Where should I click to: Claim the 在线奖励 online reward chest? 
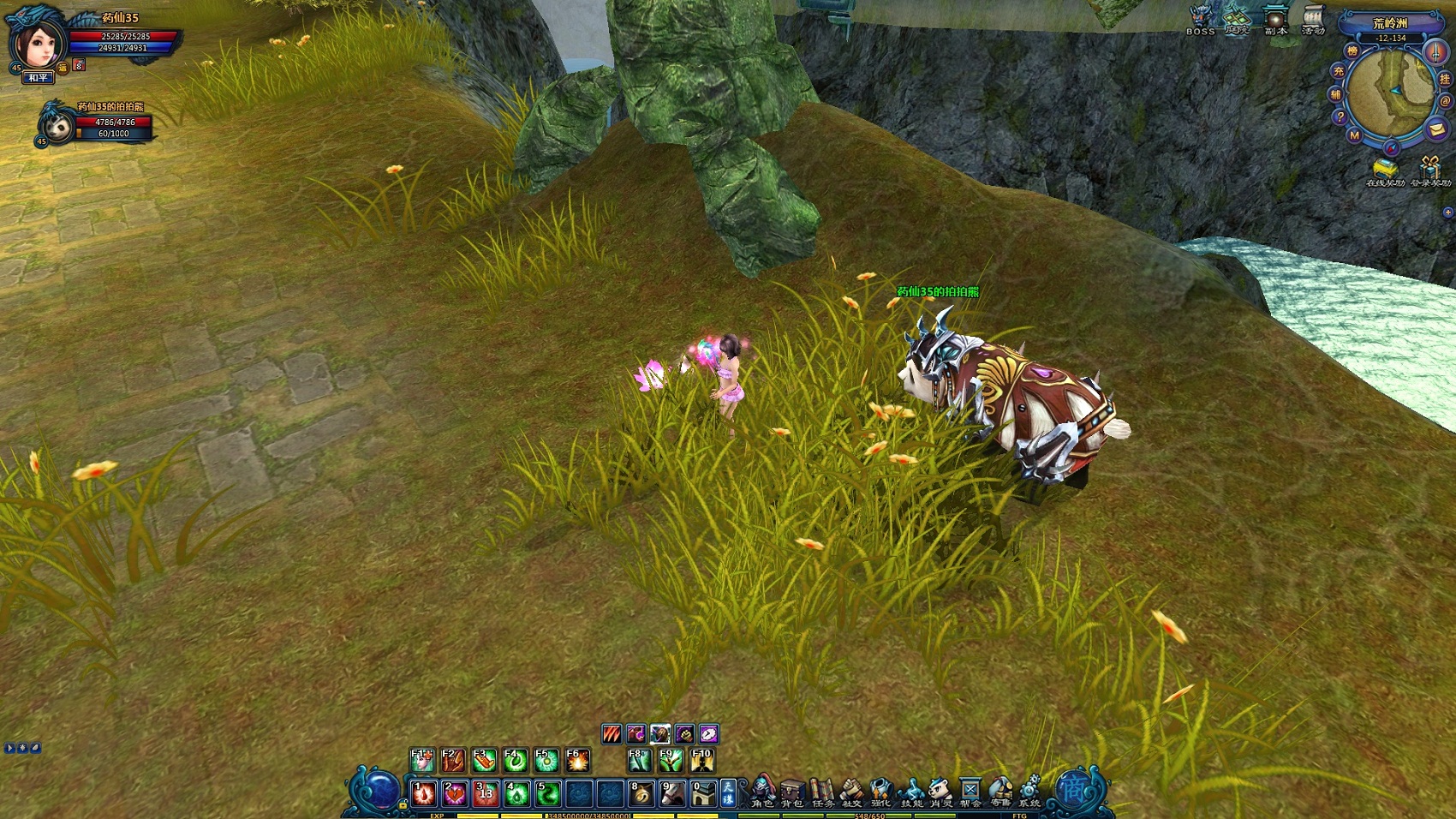[1385, 168]
